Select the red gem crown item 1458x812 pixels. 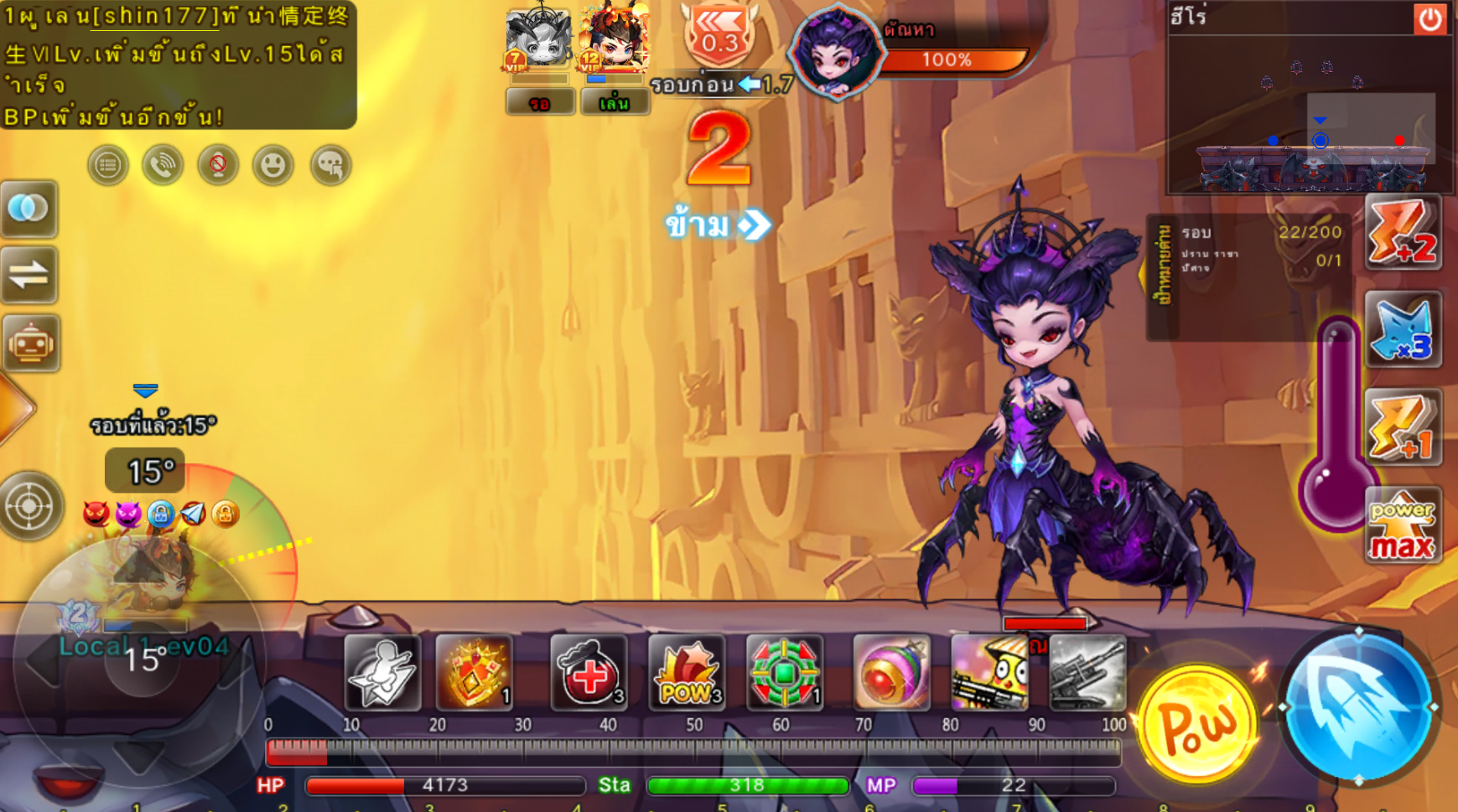pyautogui.click(x=474, y=673)
